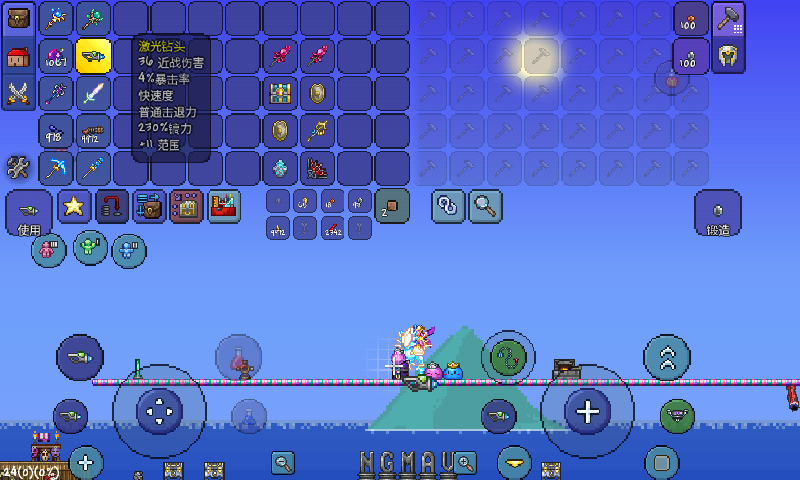The width and height of the screenshot is (800, 480).
Task: Tap the Forge (锻造) craft button
Action: click(718, 213)
